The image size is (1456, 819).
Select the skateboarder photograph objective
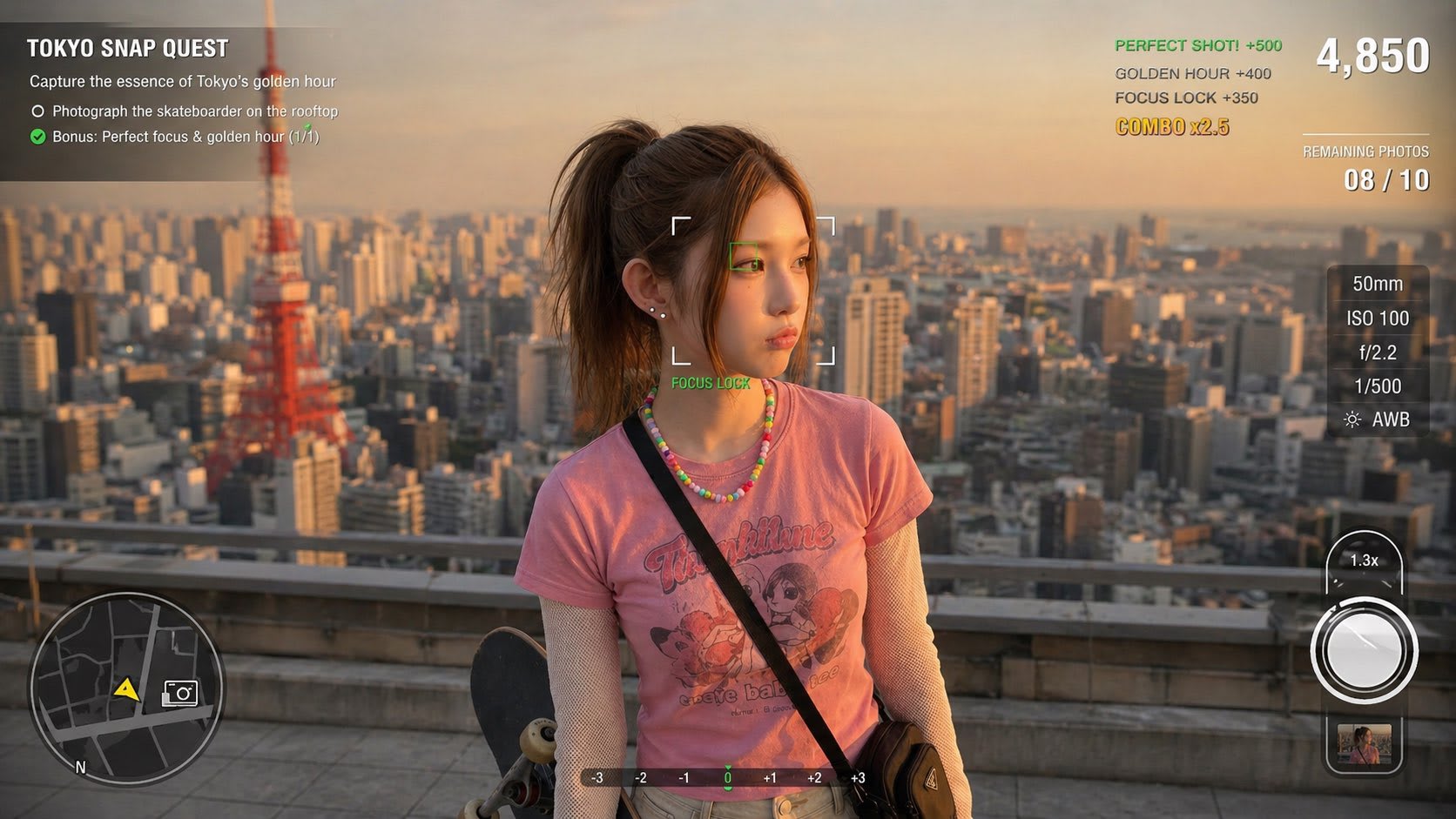[x=194, y=111]
